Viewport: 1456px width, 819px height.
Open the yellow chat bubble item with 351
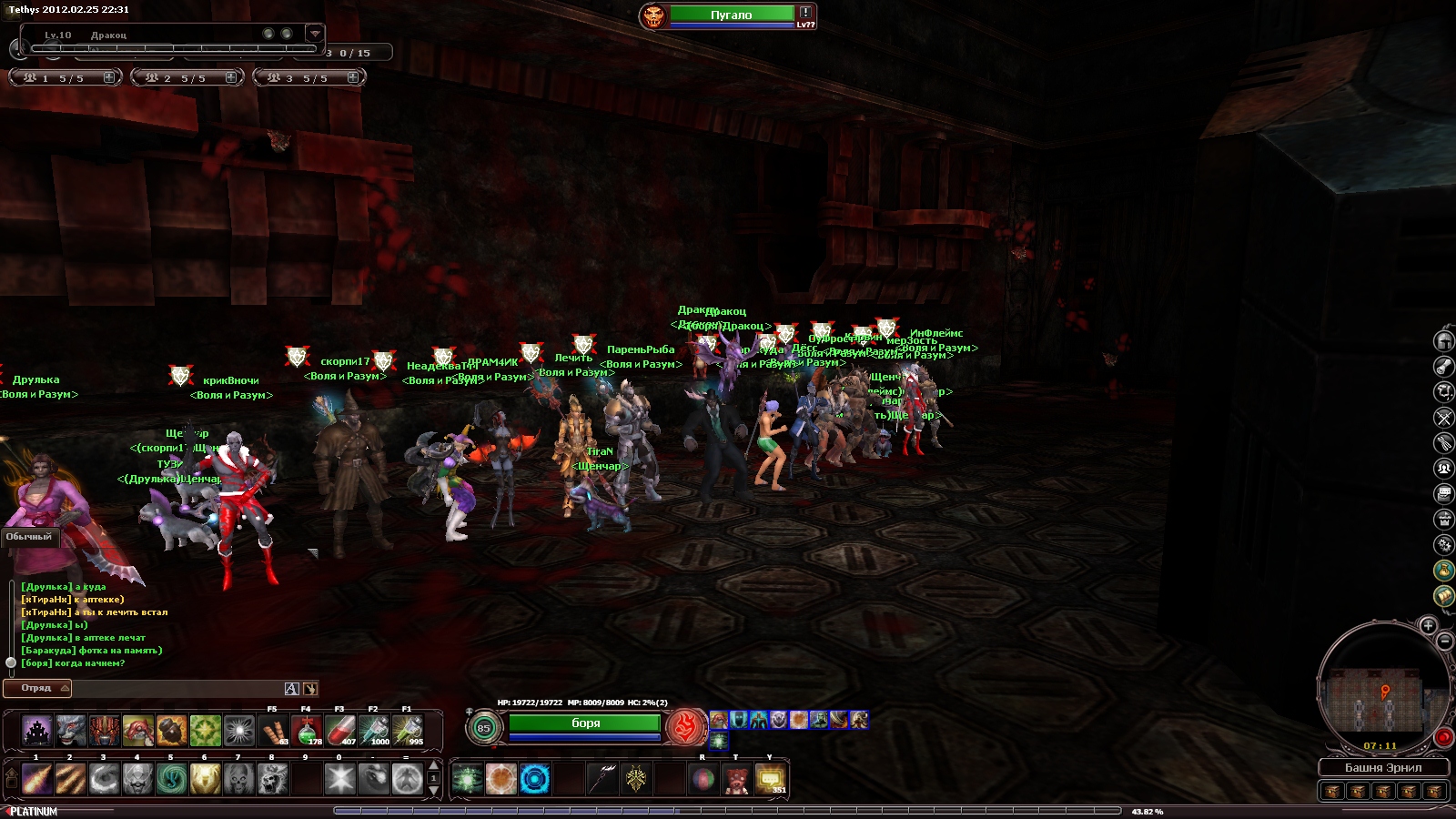coord(771,780)
